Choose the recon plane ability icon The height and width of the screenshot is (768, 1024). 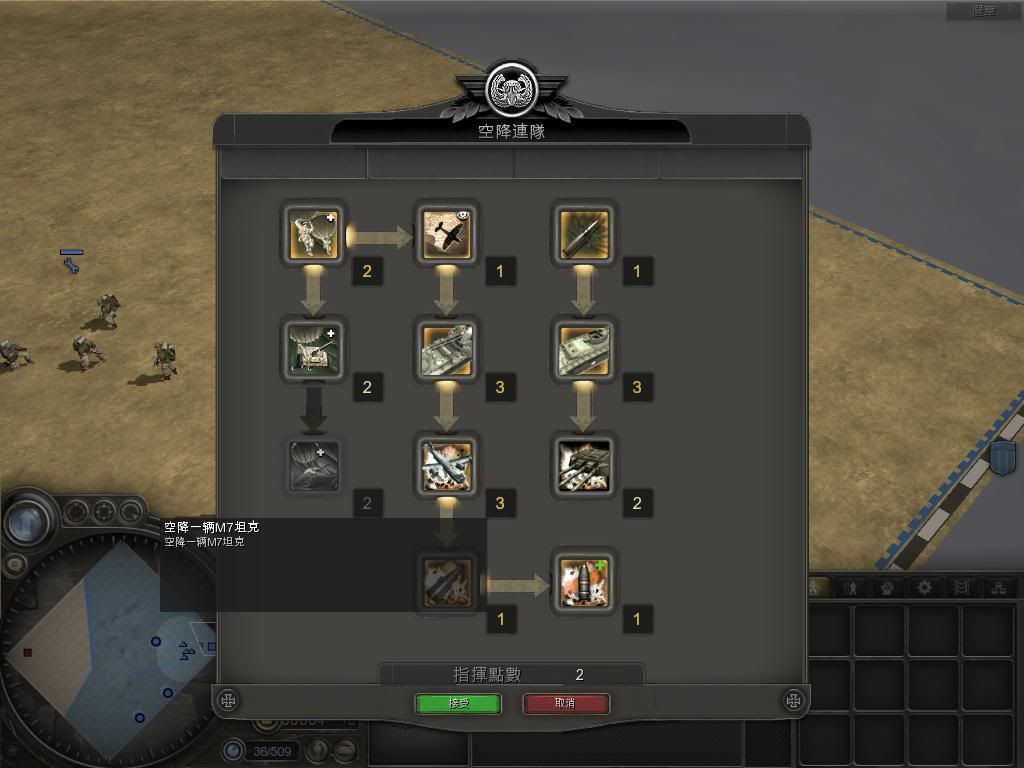coord(447,235)
